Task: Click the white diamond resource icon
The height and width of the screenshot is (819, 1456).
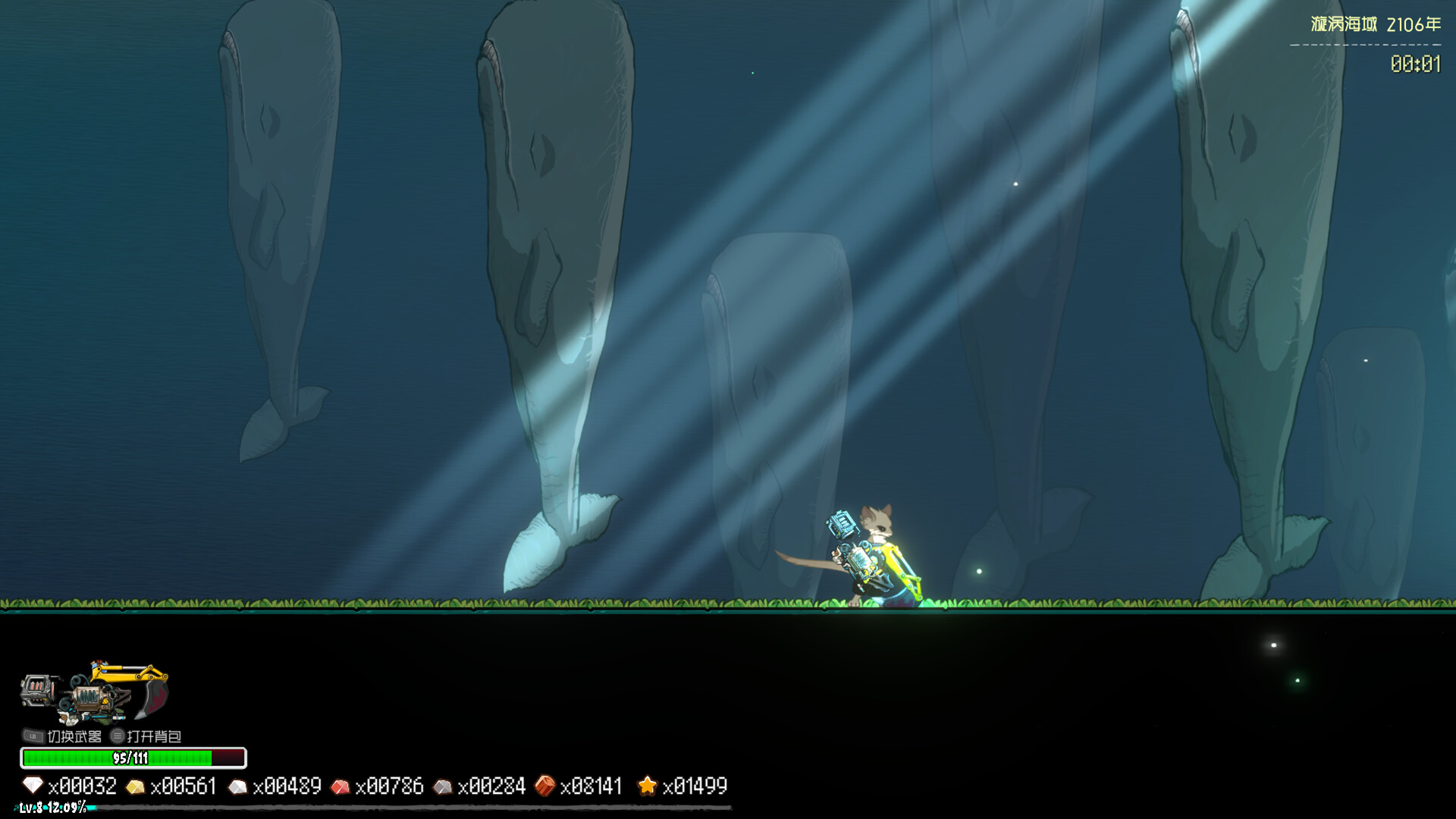Action: pyautogui.click(x=33, y=786)
